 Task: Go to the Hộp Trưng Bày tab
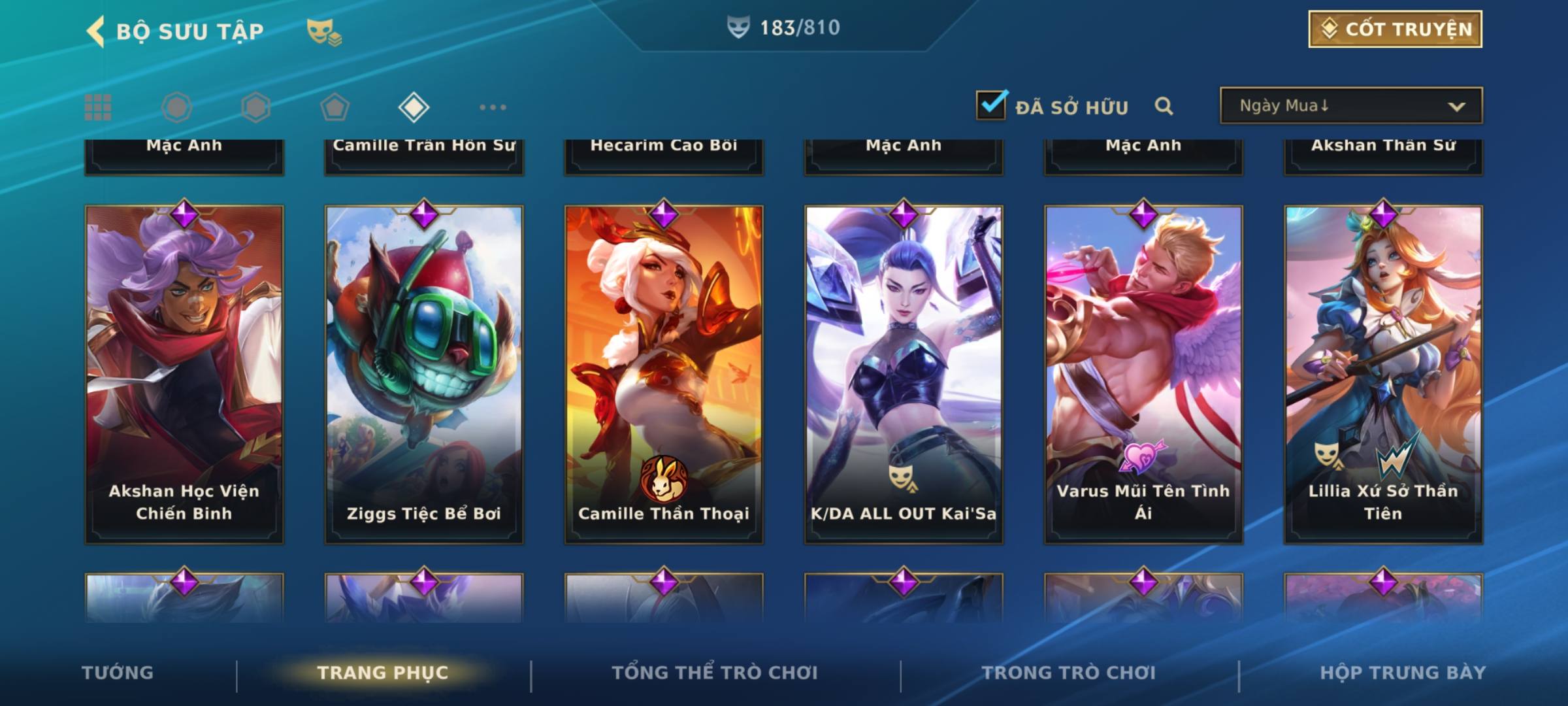[x=1403, y=673]
